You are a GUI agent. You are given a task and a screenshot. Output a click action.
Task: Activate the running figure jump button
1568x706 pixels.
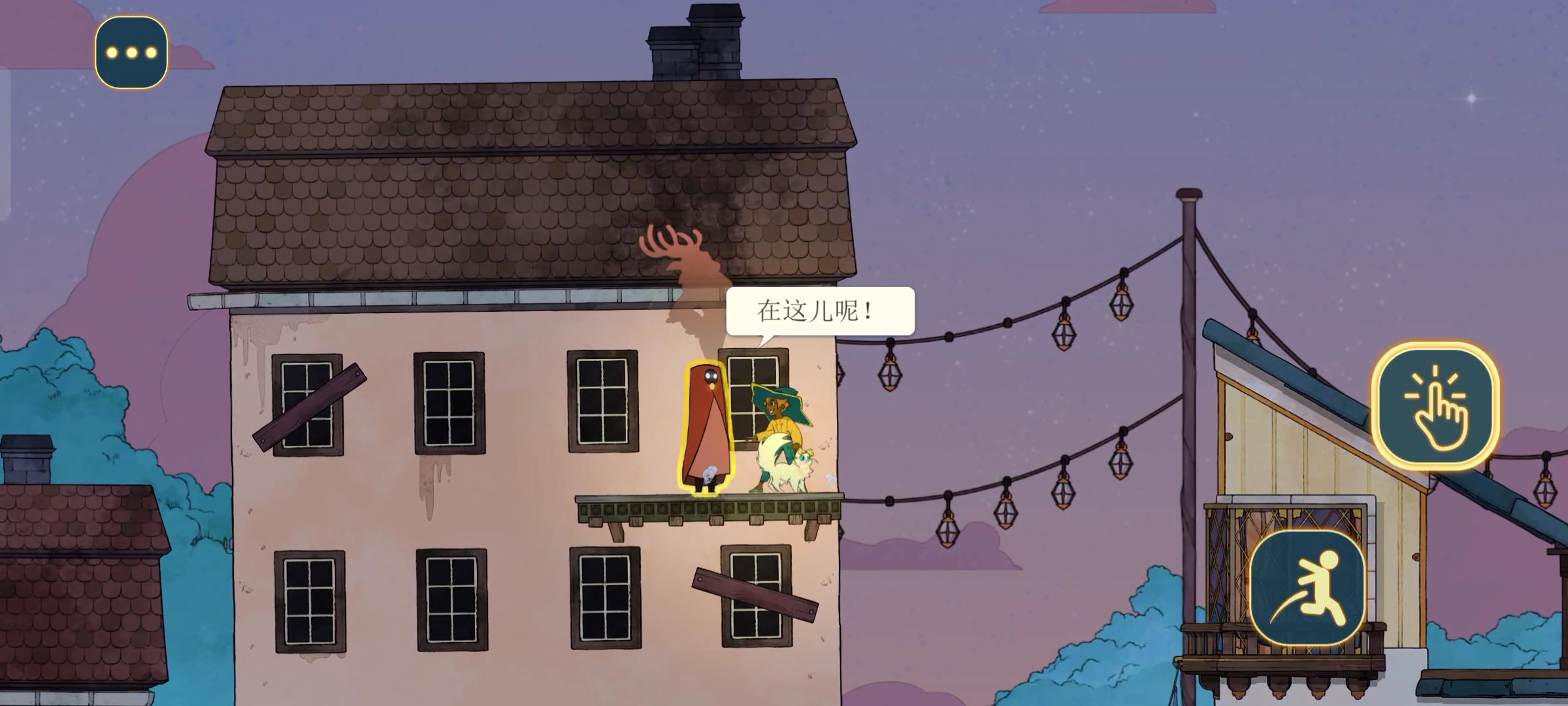click(x=1307, y=588)
